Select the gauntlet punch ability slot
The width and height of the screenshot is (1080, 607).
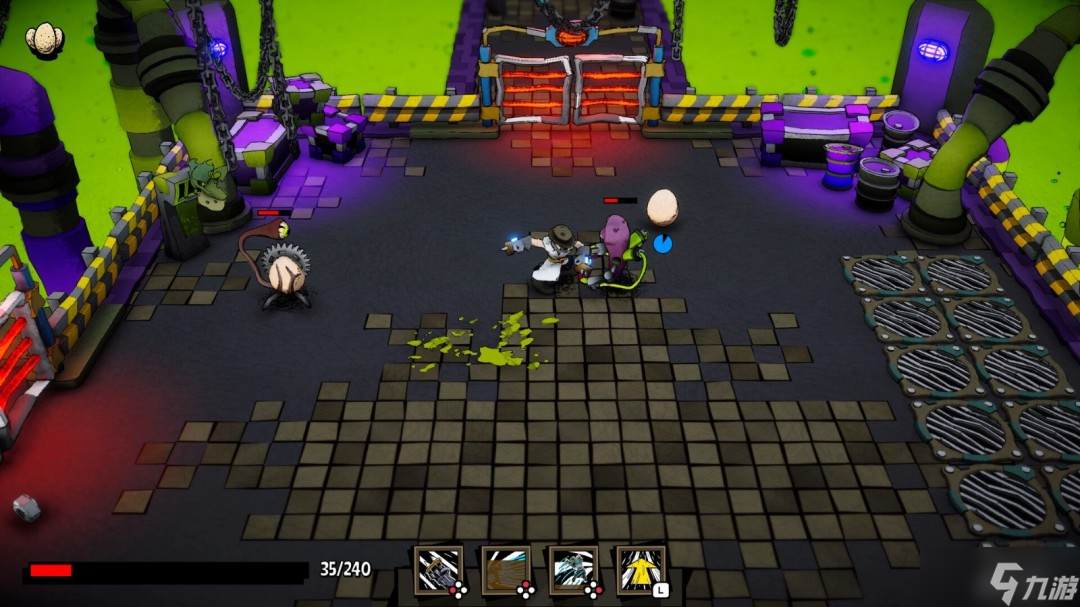[439, 570]
